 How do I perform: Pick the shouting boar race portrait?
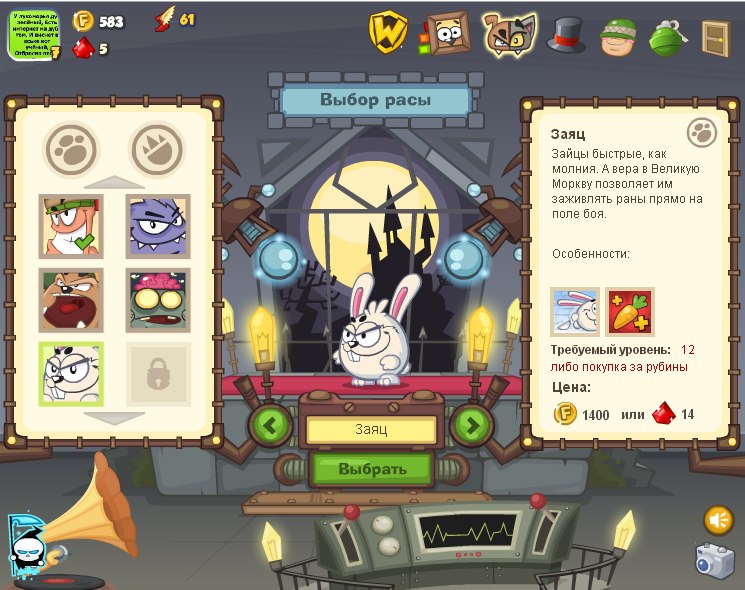[x=71, y=300]
